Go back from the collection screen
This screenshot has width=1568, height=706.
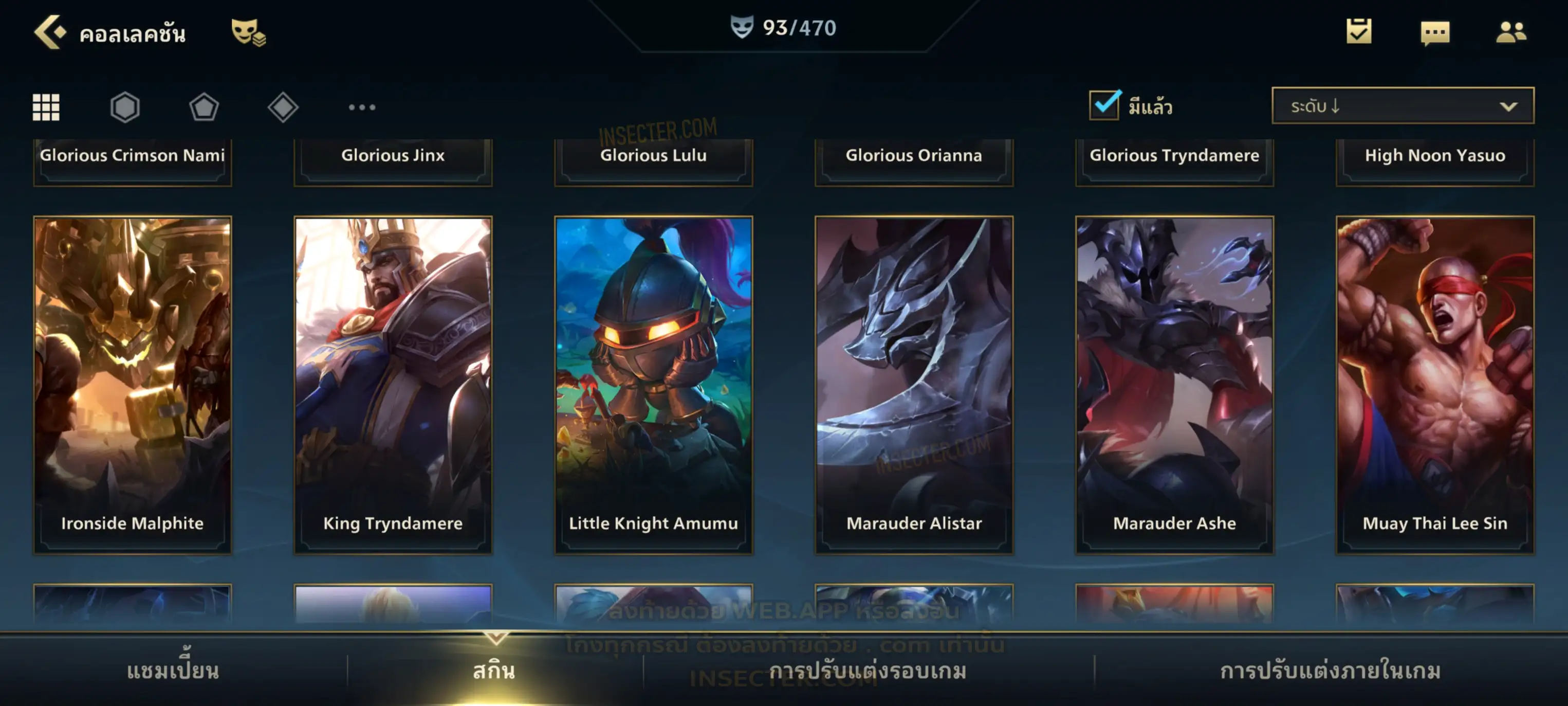pos(50,32)
